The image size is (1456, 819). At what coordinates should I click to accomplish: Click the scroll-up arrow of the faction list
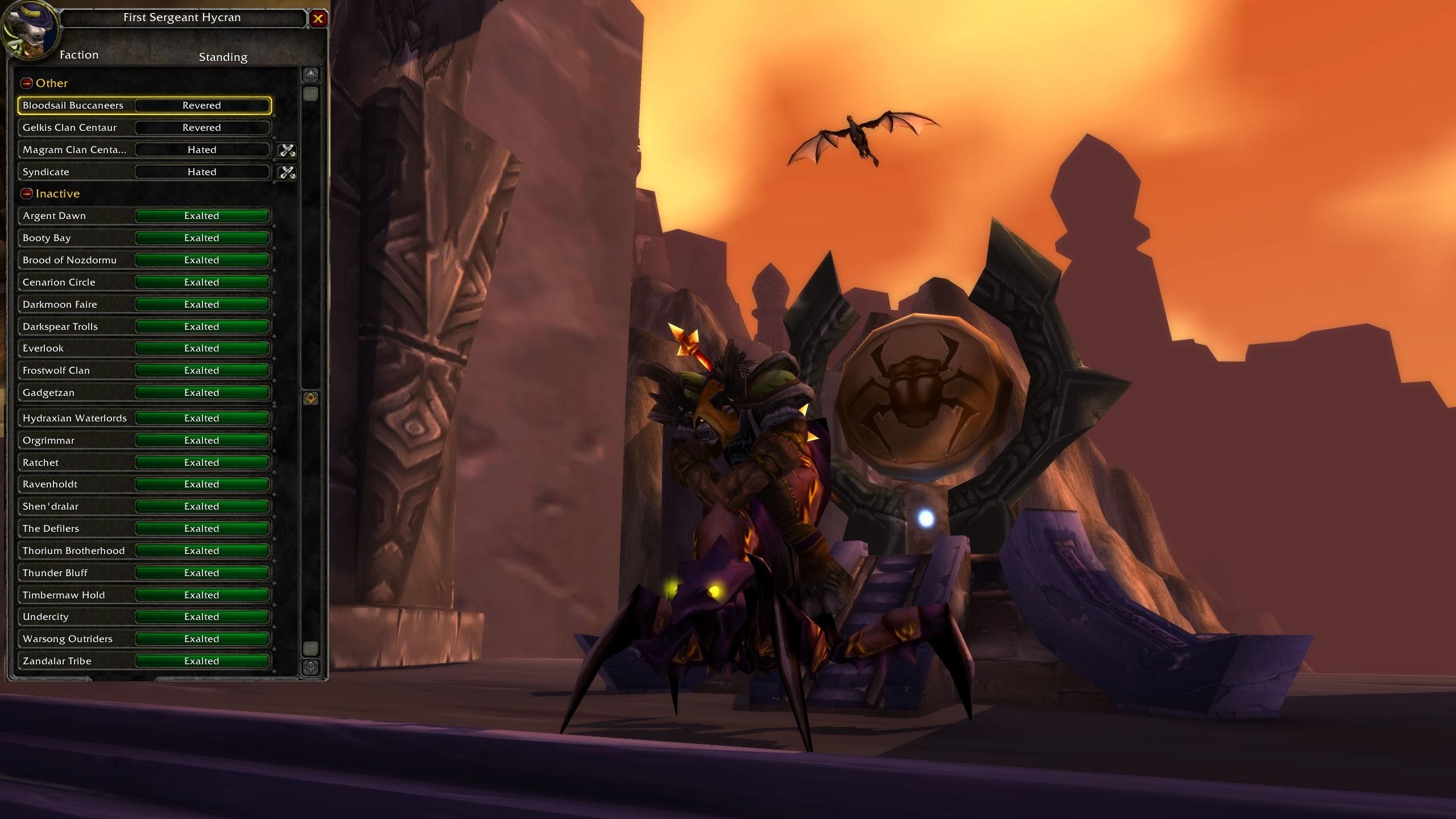(x=311, y=75)
